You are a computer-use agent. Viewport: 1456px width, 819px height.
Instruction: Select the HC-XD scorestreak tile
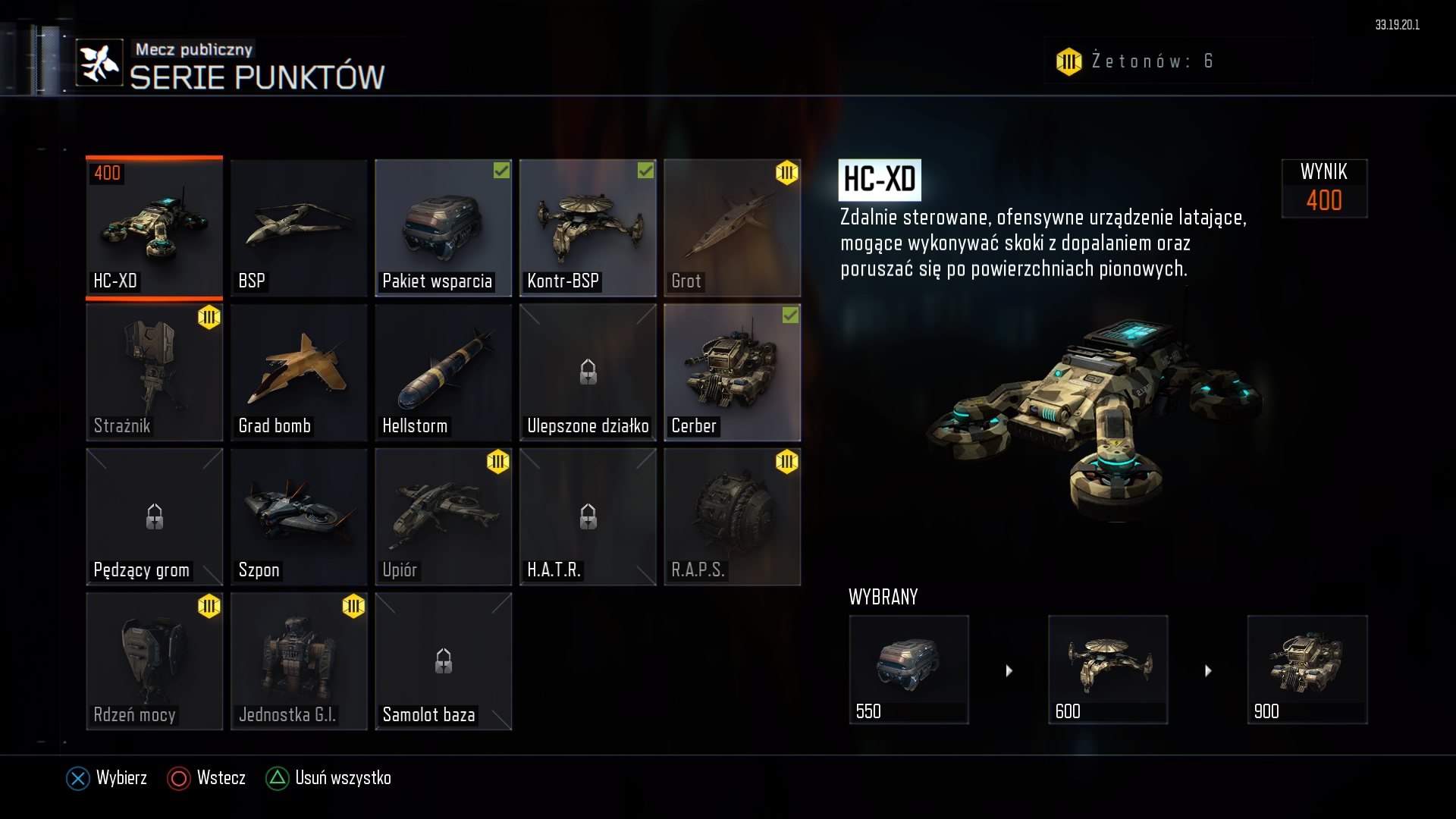coord(154,227)
